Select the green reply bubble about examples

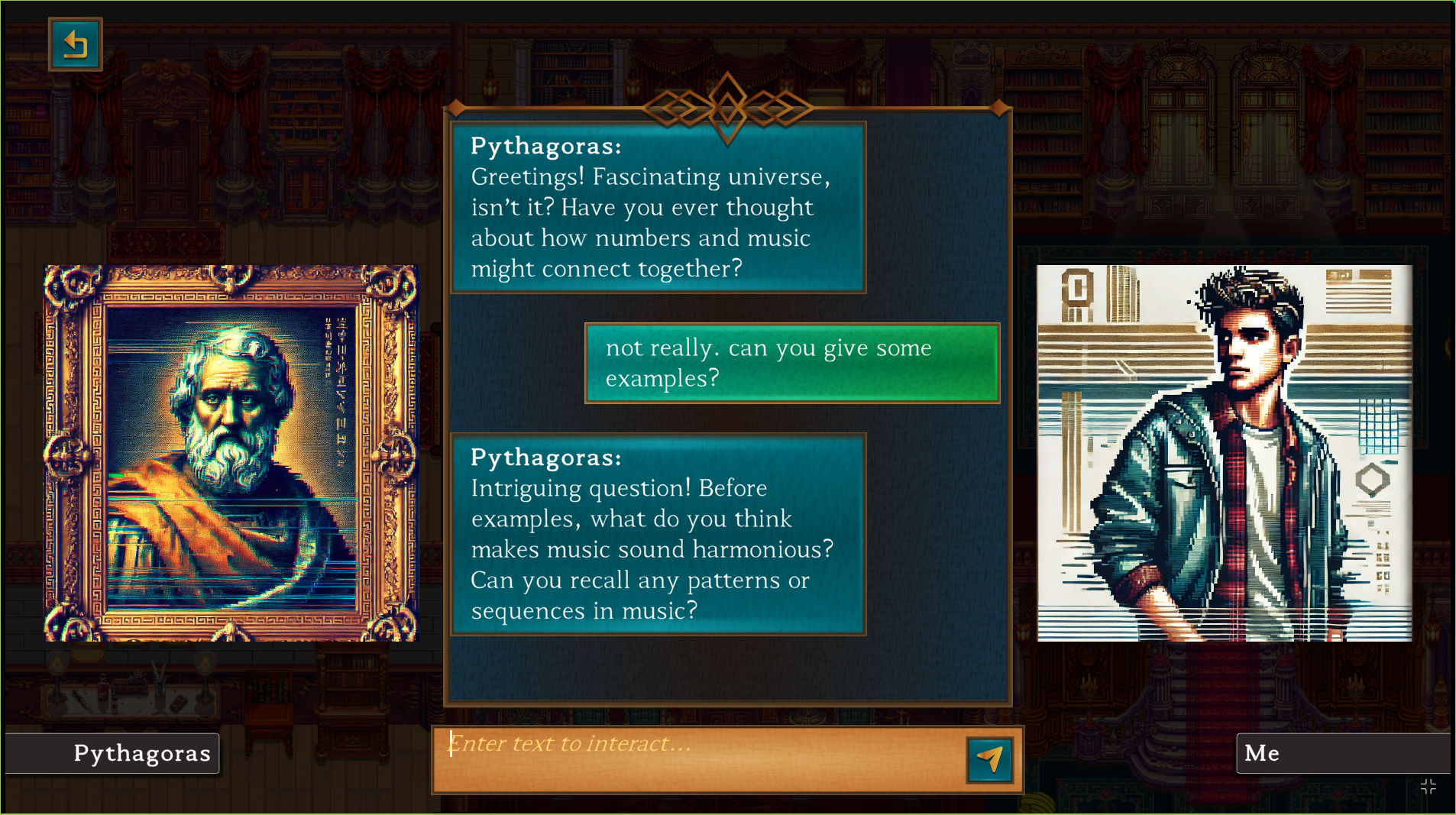tap(791, 363)
